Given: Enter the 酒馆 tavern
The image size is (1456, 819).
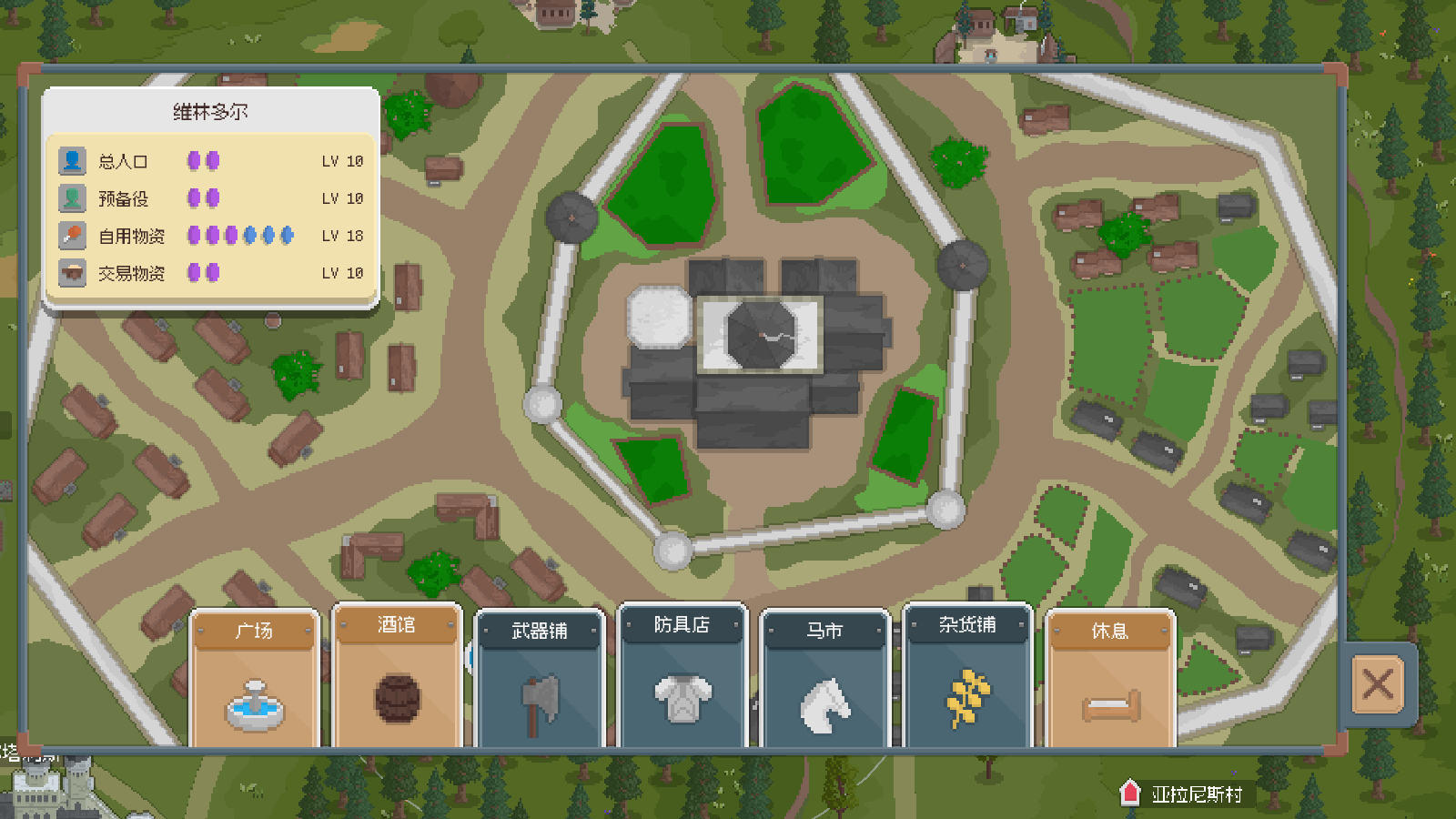Looking at the screenshot, I should pos(397,678).
